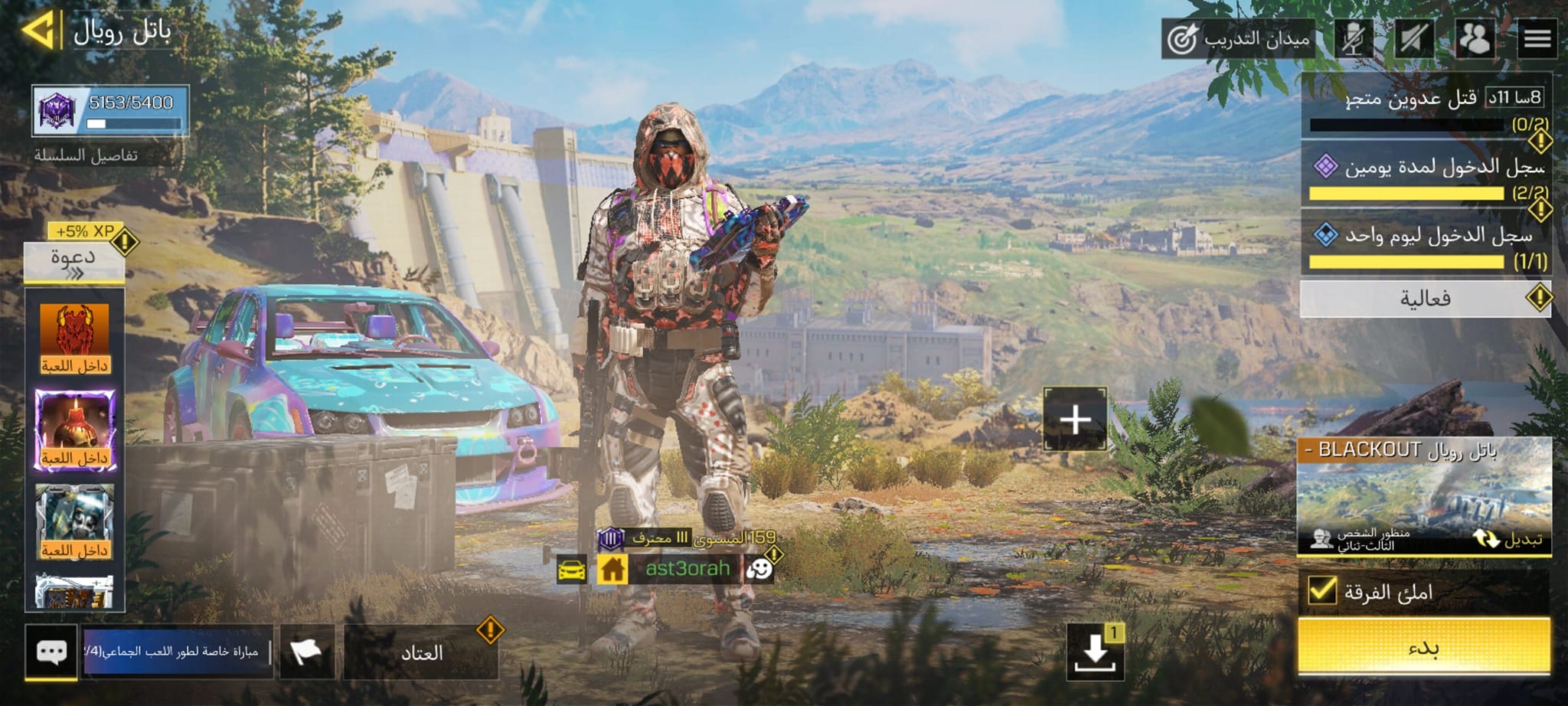The height and width of the screenshot is (706, 1568).
Task: Open the loadout (العتاد) button
Action: coord(421,652)
